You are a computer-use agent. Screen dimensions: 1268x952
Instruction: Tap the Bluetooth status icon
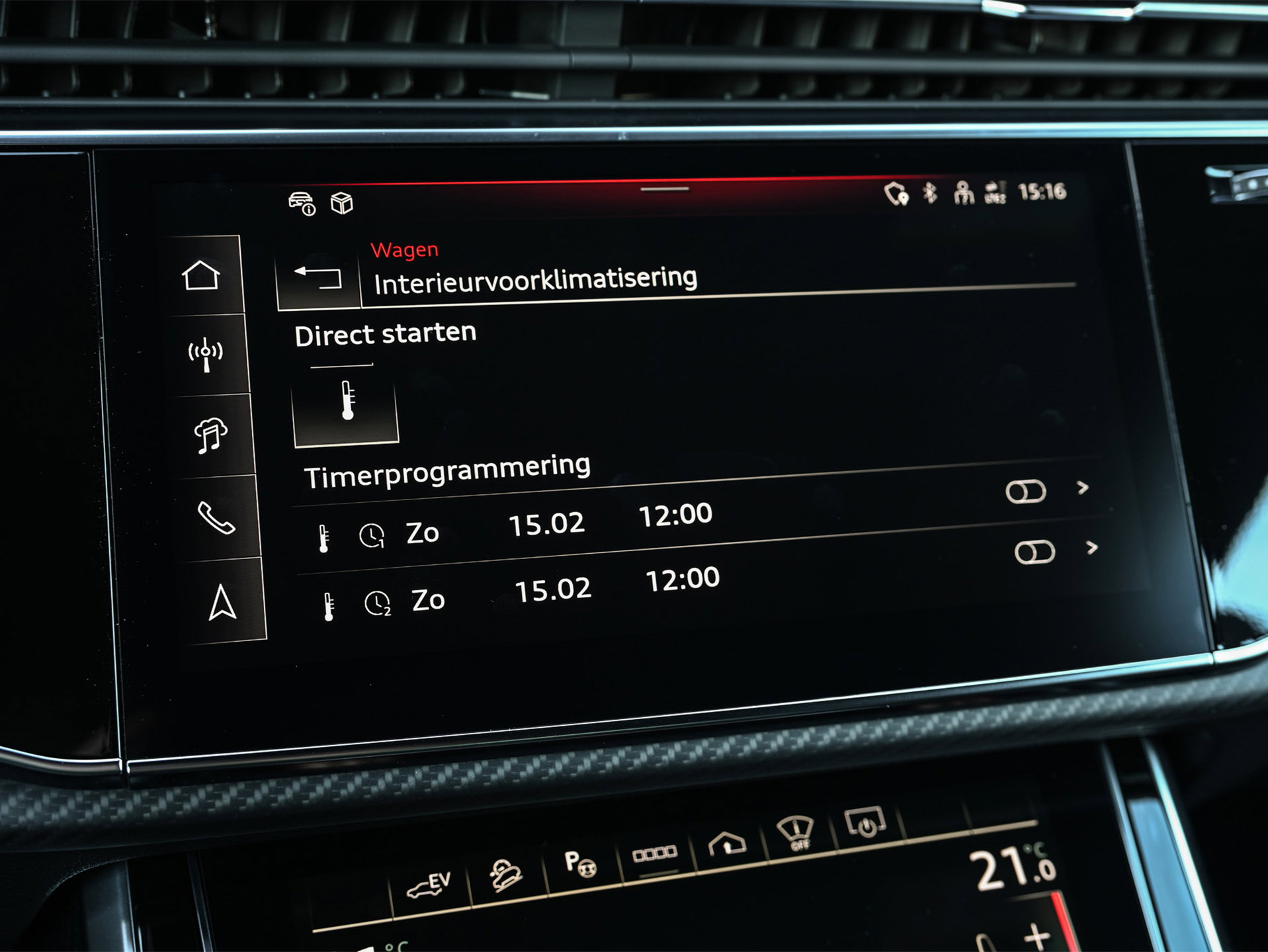(x=929, y=193)
